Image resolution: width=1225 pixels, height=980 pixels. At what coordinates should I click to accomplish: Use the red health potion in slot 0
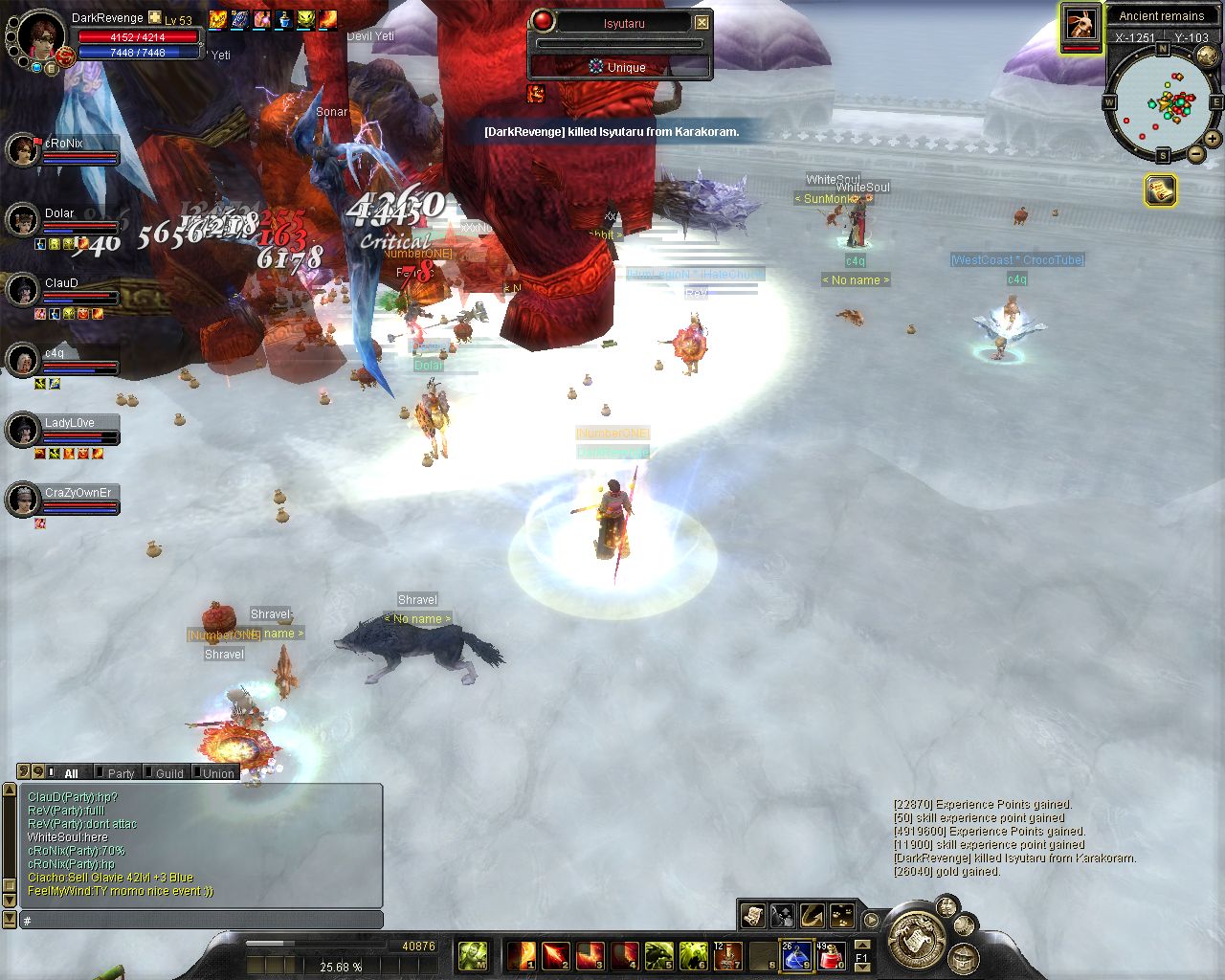830,955
